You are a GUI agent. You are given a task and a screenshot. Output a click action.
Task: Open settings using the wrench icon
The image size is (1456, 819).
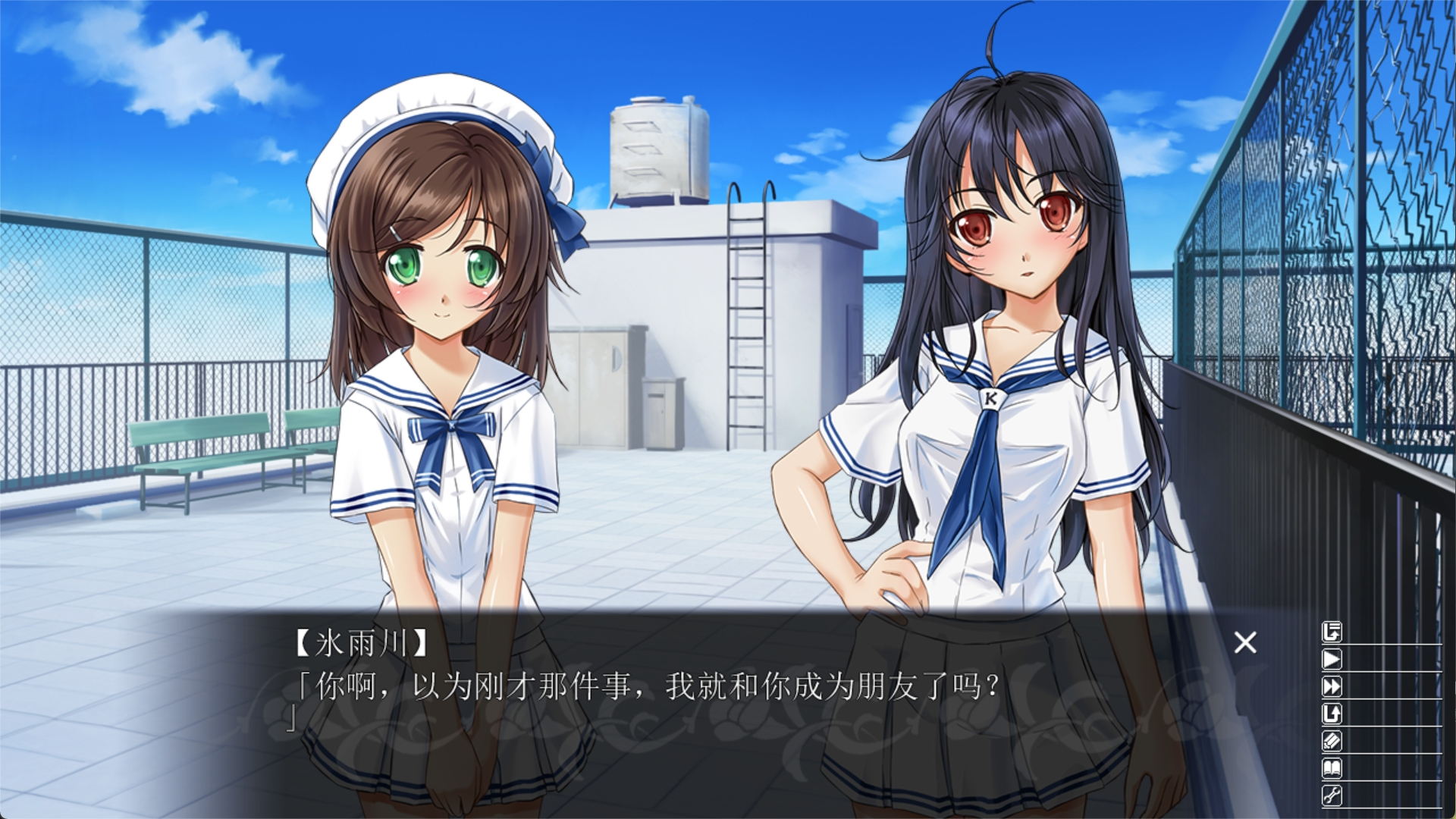click(x=1332, y=795)
